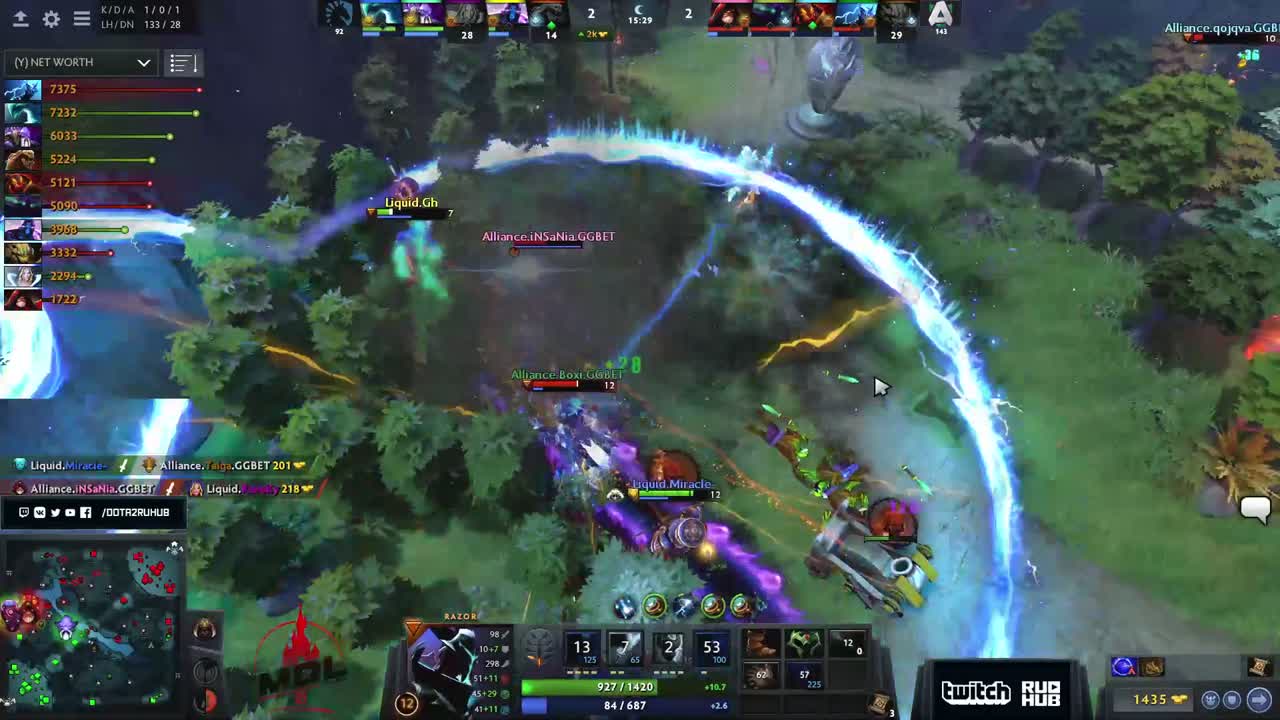Click the /DOTA2RUHUB link
The image size is (1280, 720).
coord(135,513)
